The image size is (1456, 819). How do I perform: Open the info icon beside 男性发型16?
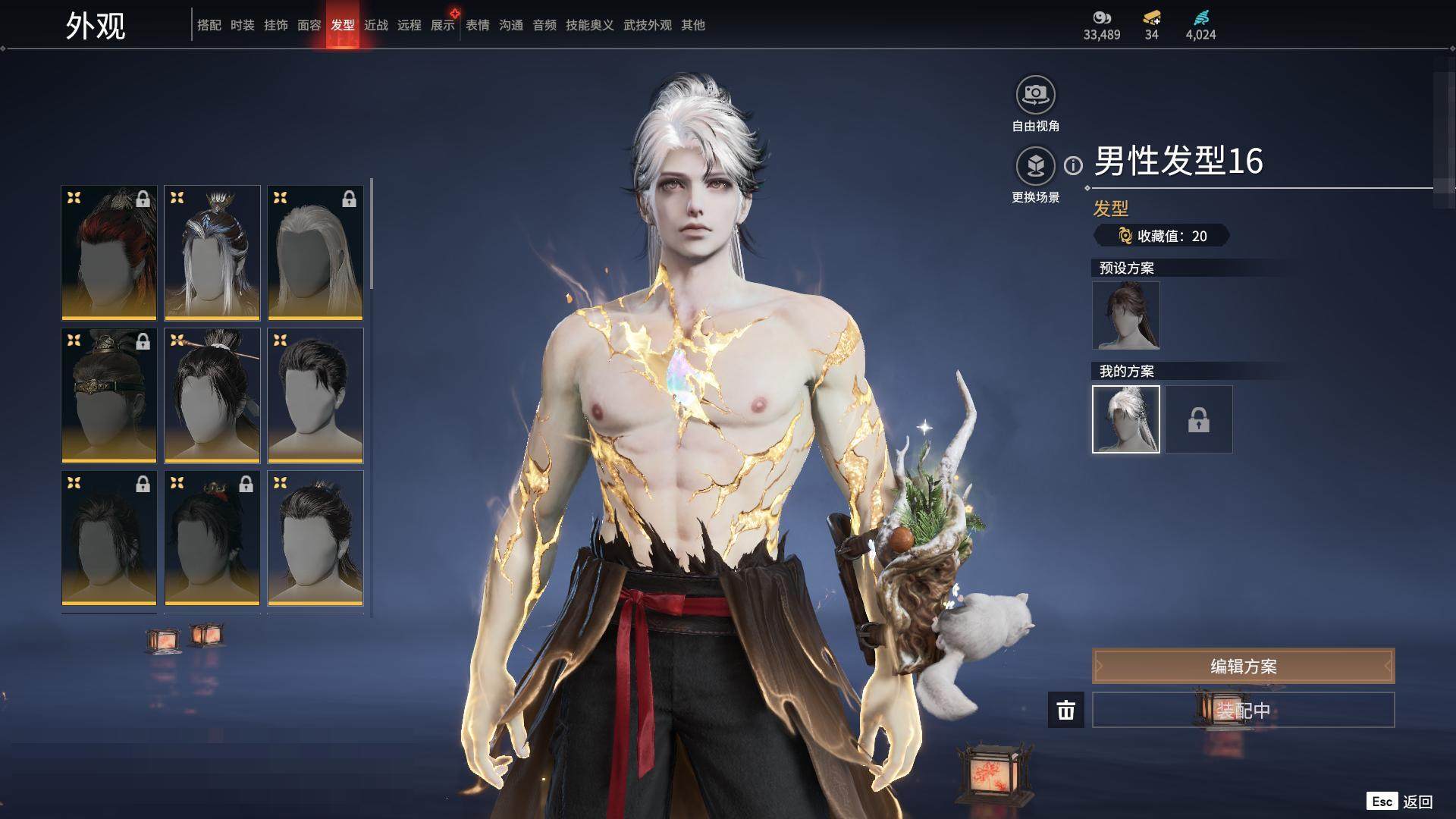pyautogui.click(x=1073, y=165)
